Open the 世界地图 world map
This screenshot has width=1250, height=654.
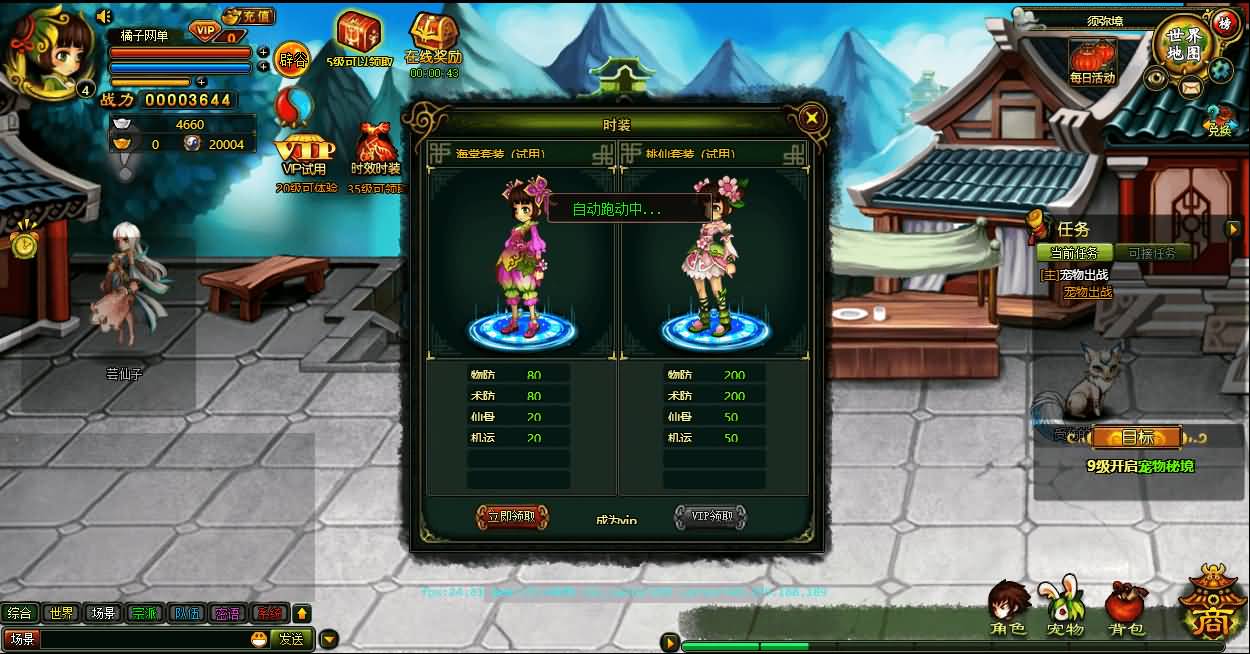tap(1183, 44)
